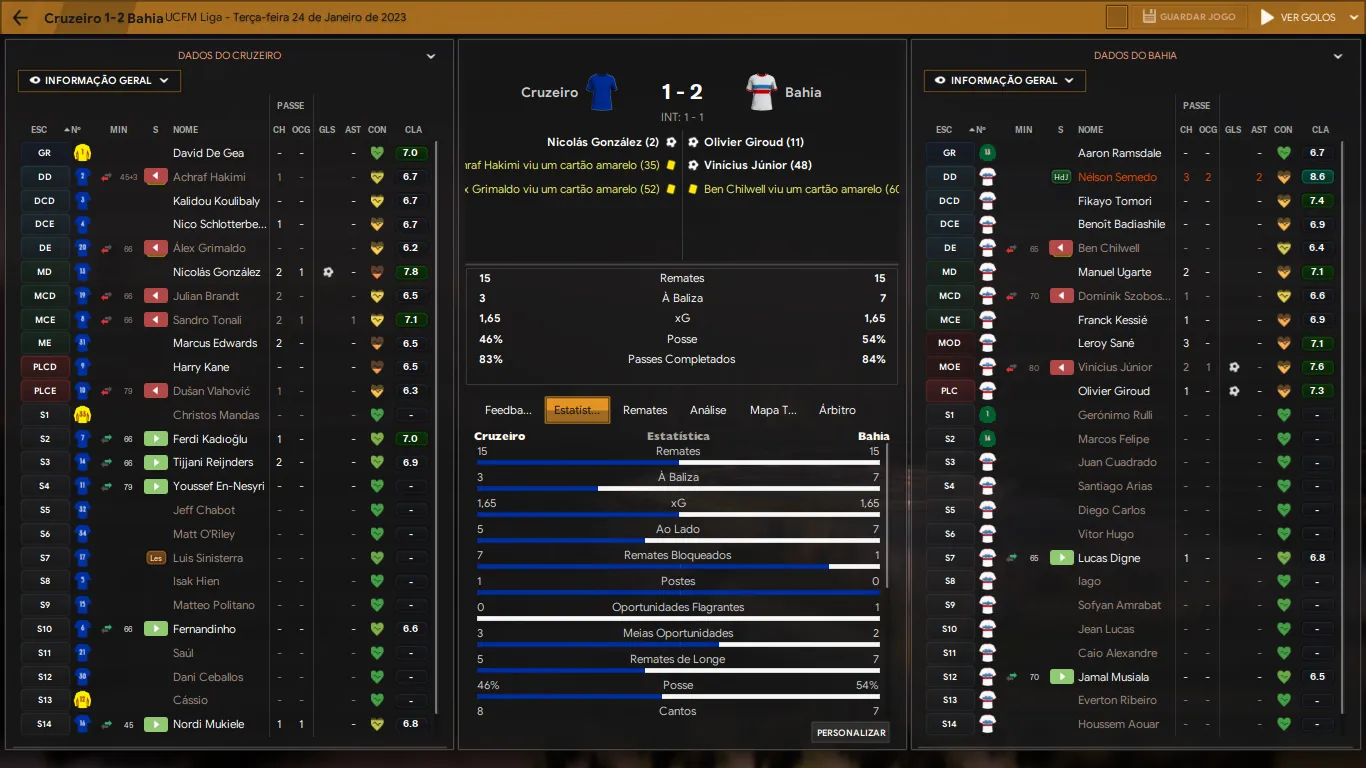This screenshot has height=768, width=1366.
Task: Open the Árbitro tab
Action: (837, 410)
